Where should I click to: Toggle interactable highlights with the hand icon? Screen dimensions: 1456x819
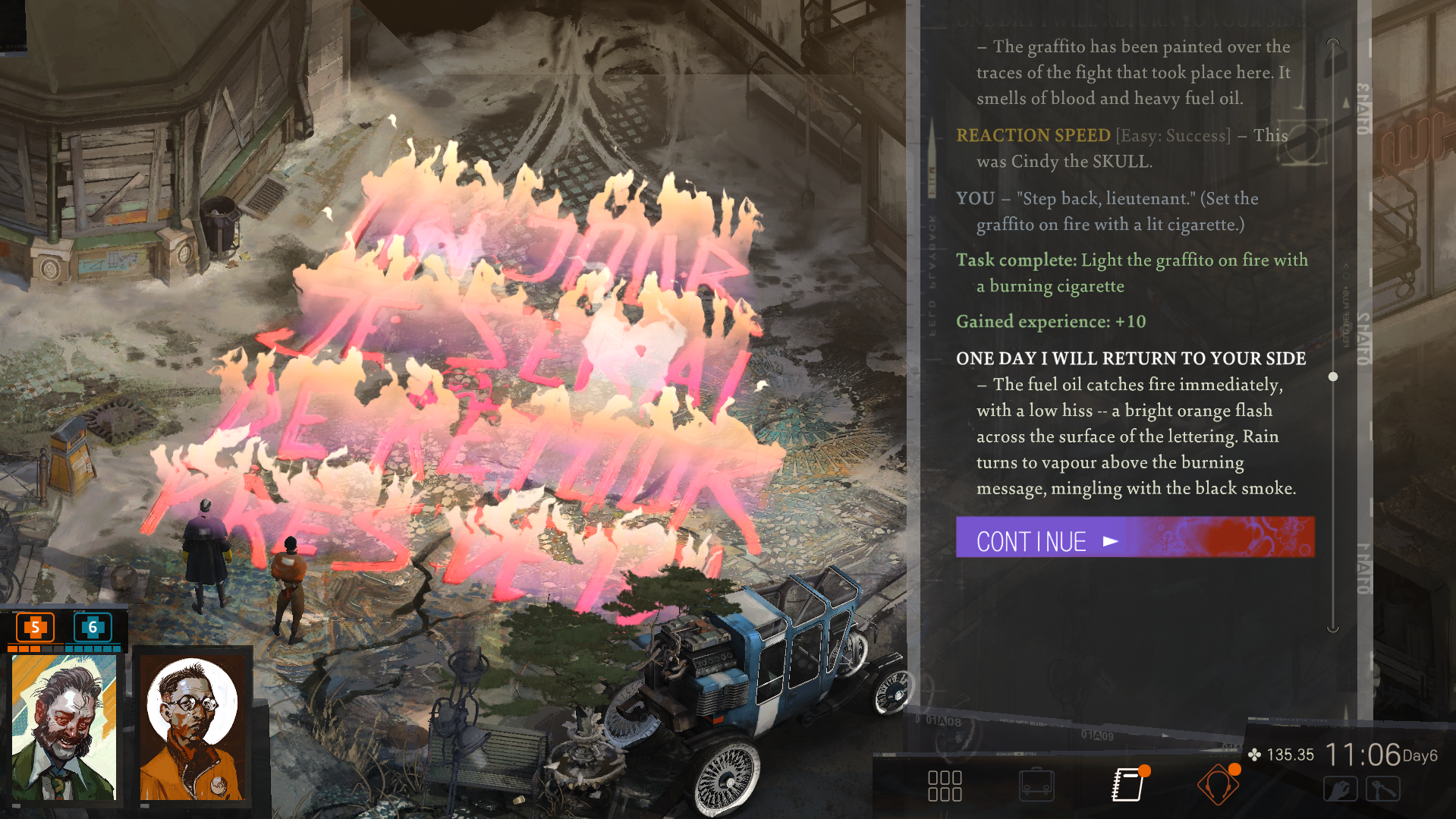pos(1341,789)
